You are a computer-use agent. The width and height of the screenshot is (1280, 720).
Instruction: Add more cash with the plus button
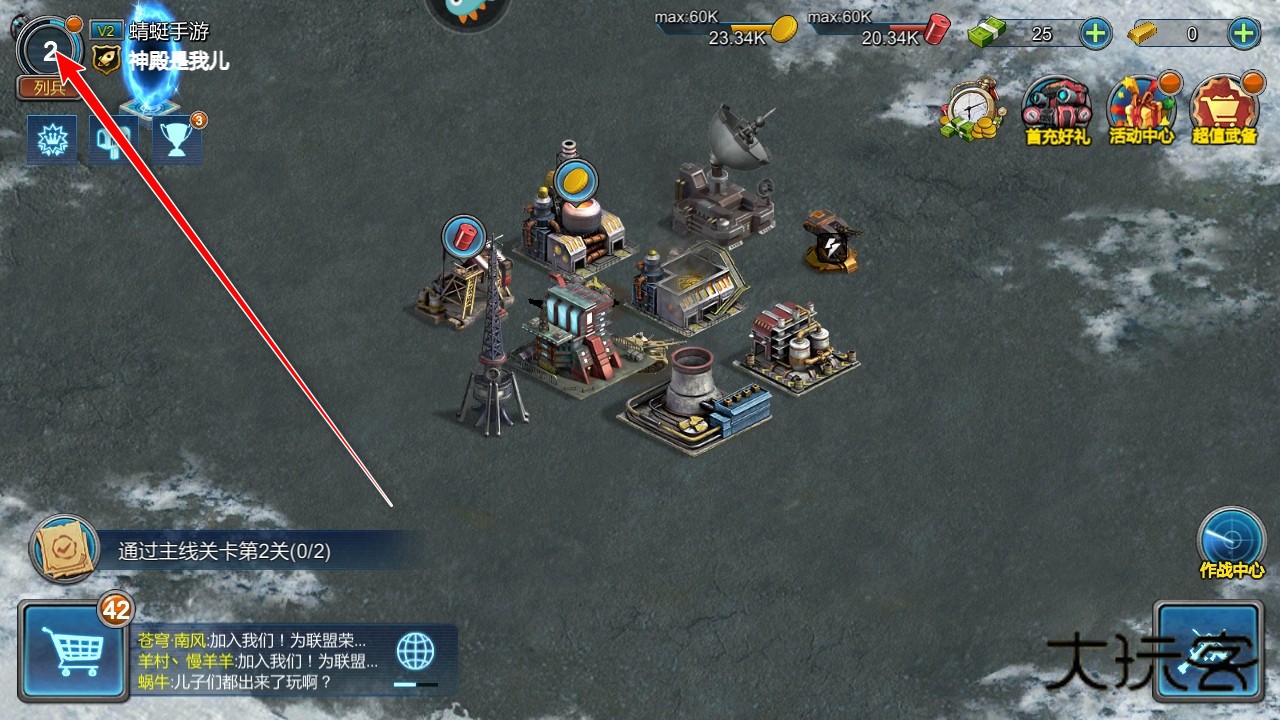click(x=1096, y=34)
